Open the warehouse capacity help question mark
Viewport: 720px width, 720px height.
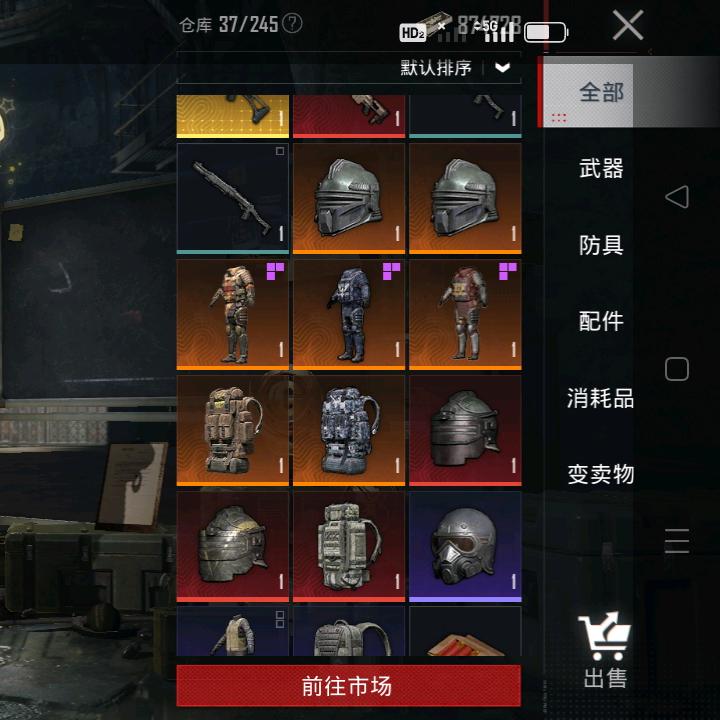pyautogui.click(x=292, y=23)
